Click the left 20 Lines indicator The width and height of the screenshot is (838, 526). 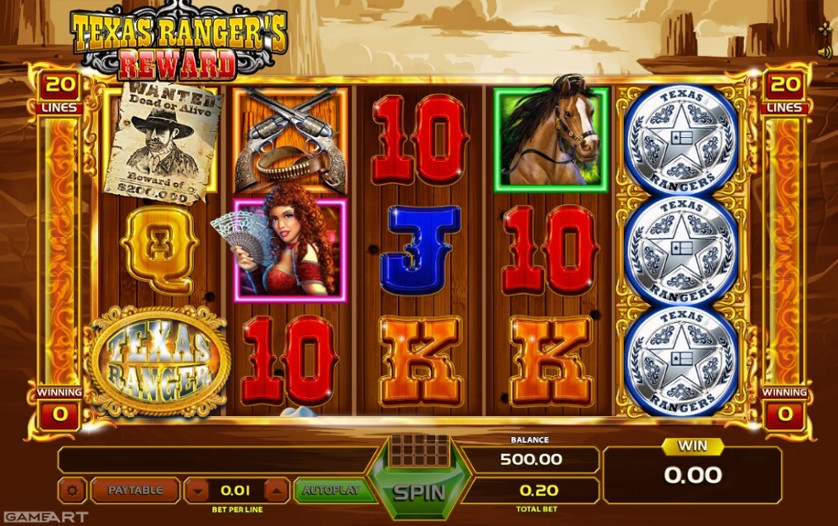tap(57, 91)
